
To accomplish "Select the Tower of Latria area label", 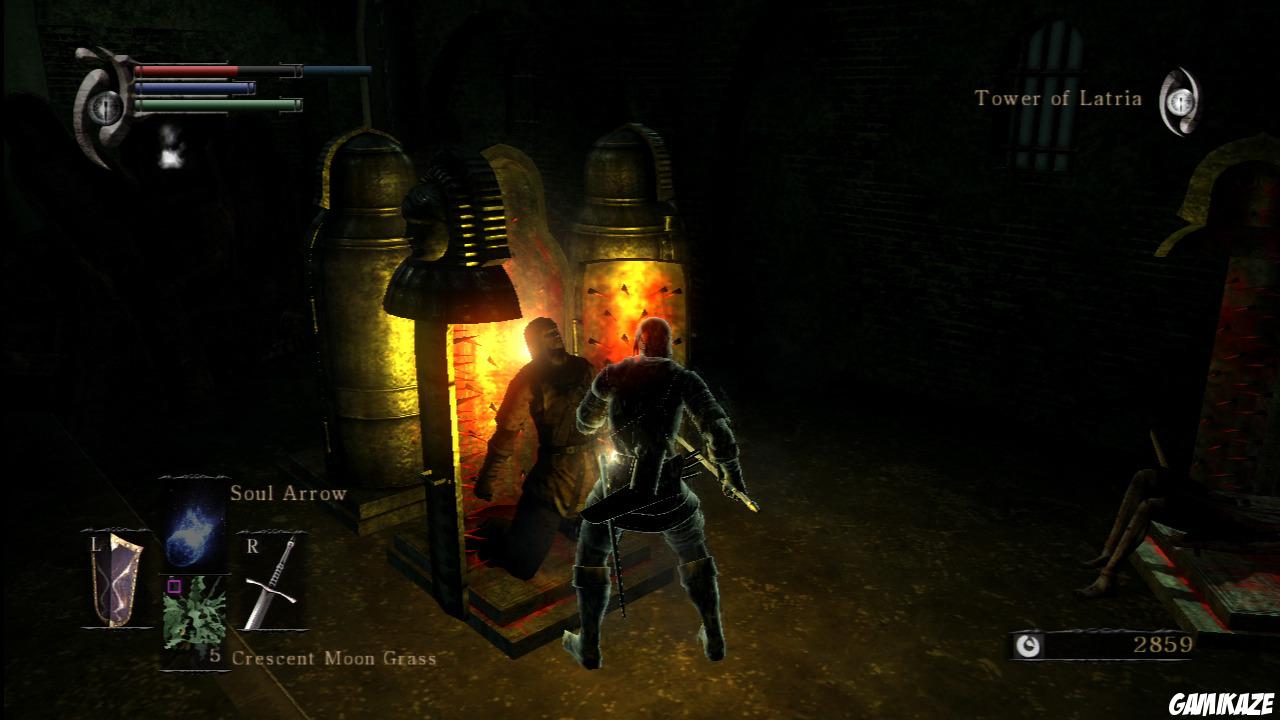I will [x=1057, y=98].
